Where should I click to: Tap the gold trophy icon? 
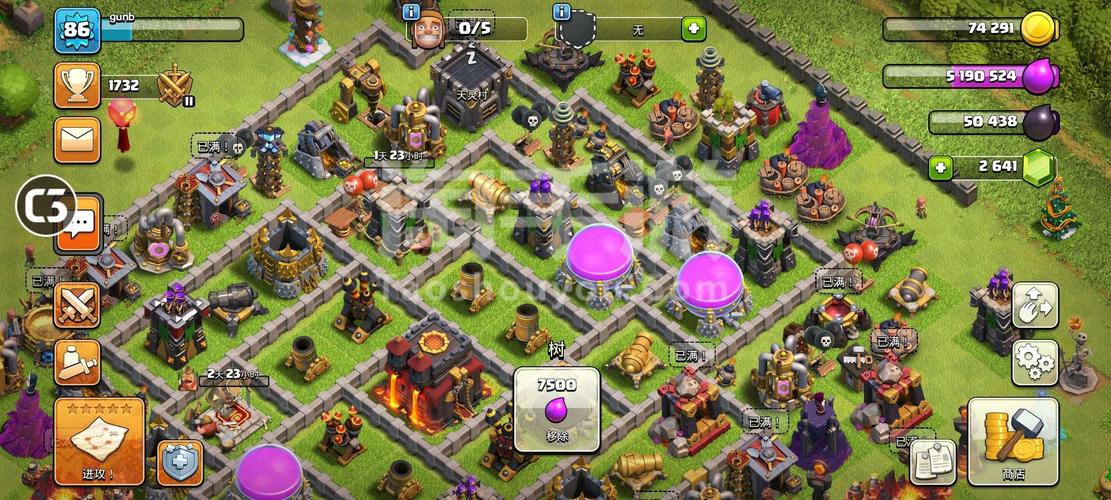pos(77,86)
